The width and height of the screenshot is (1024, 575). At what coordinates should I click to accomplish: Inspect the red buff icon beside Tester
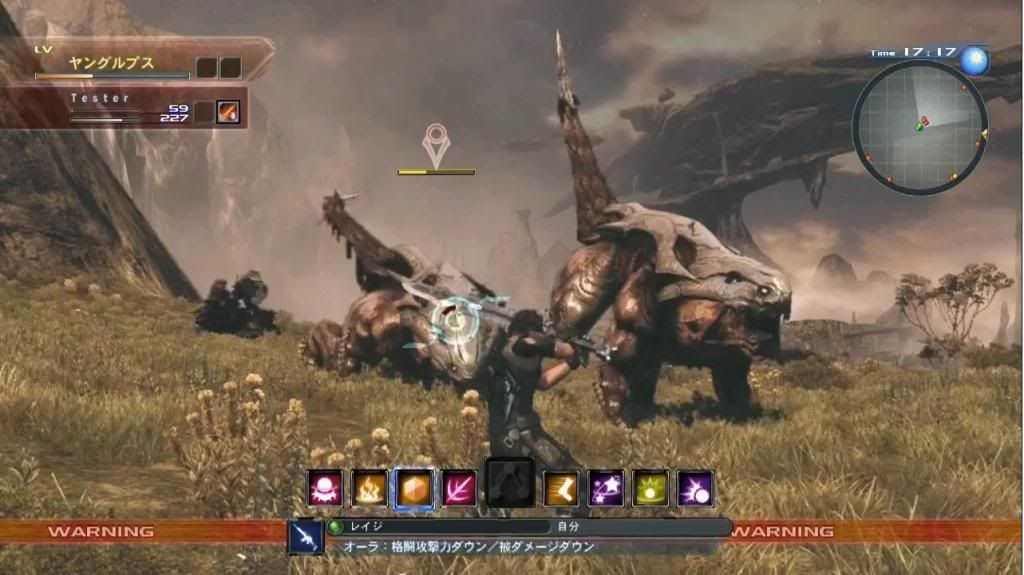point(229,112)
